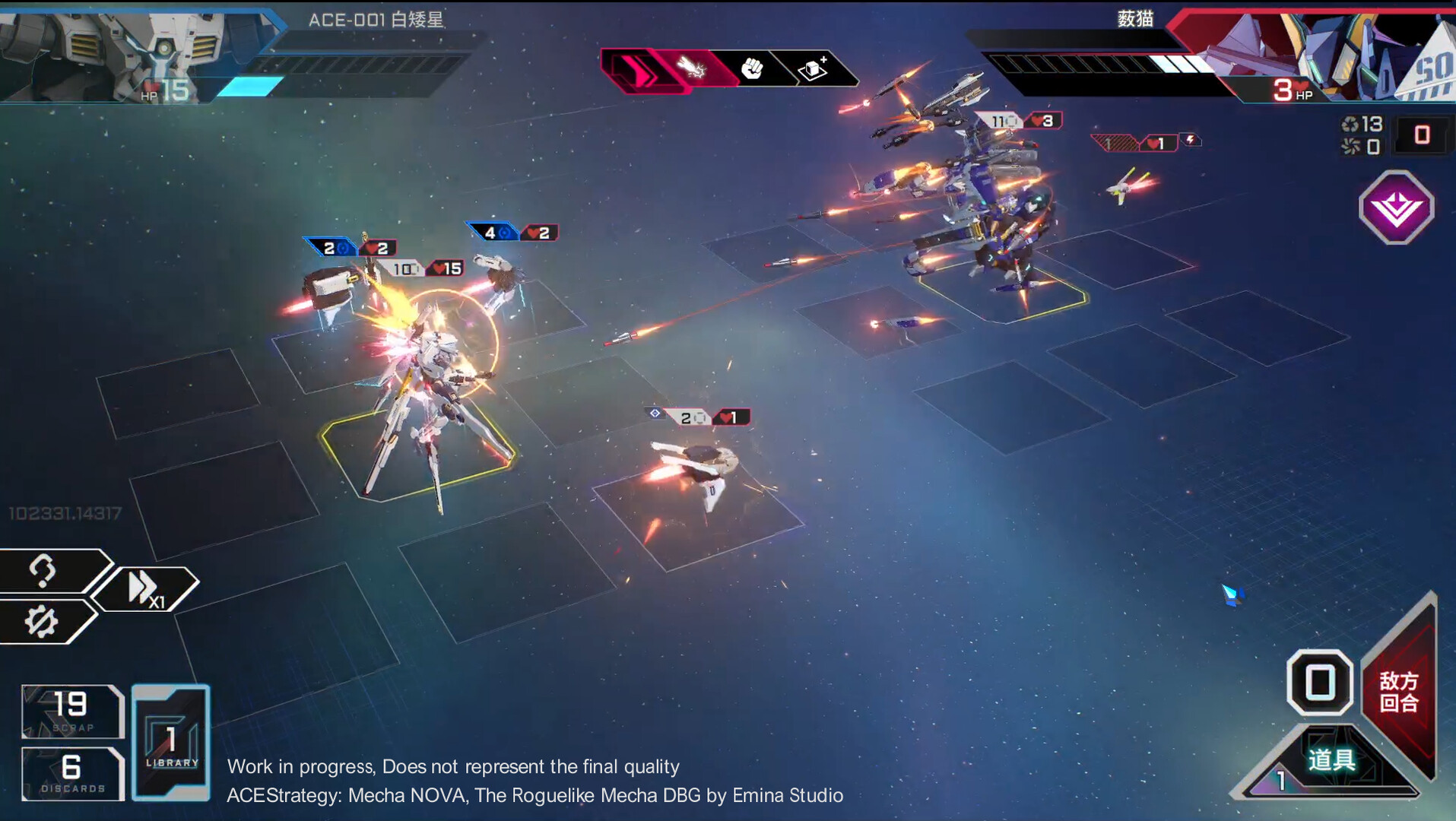Select the missile attack phase icon
Image resolution: width=1456 pixels, height=821 pixels.
coord(691,69)
